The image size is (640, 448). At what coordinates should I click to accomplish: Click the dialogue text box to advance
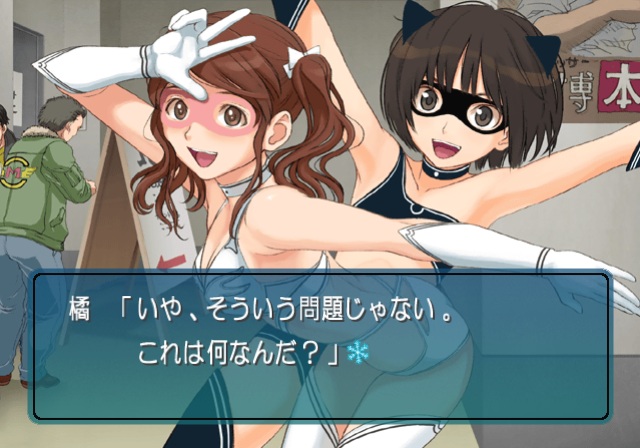tap(320, 345)
